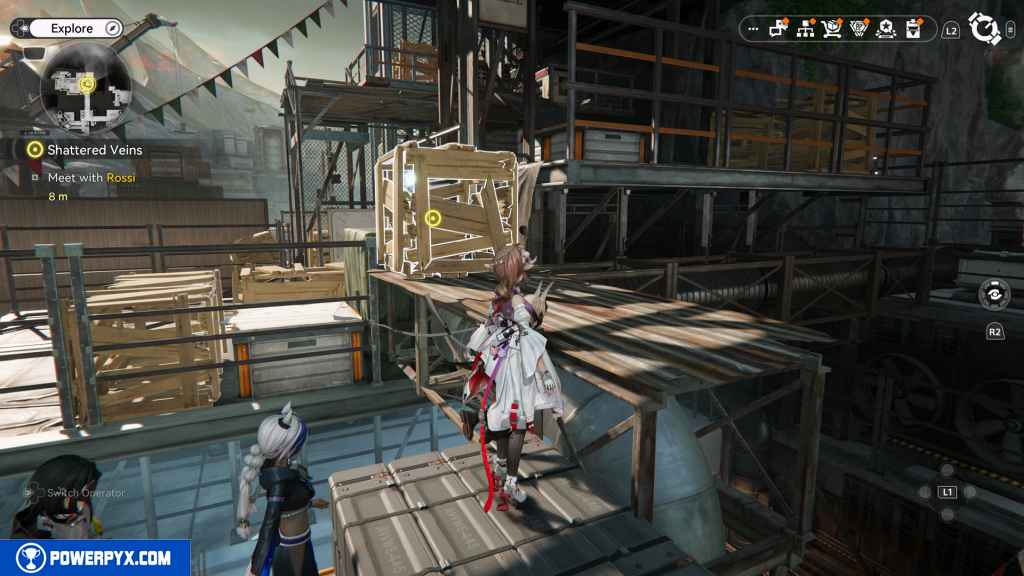The width and height of the screenshot is (1024, 576).
Task: Click the Explore mode label
Action: tap(73, 29)
